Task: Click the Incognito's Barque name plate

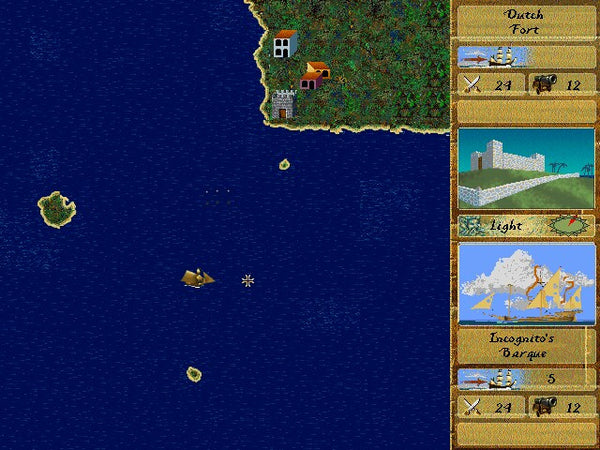Action: pyautogui.click(x=525, y=346)
